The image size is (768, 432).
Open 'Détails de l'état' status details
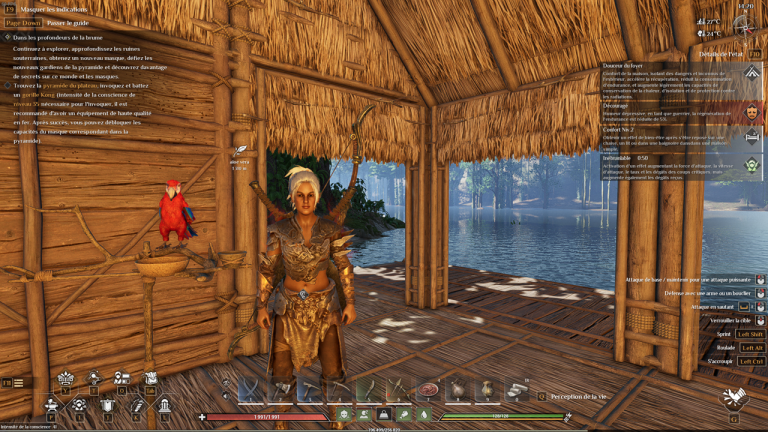click(x=716, y=53)
